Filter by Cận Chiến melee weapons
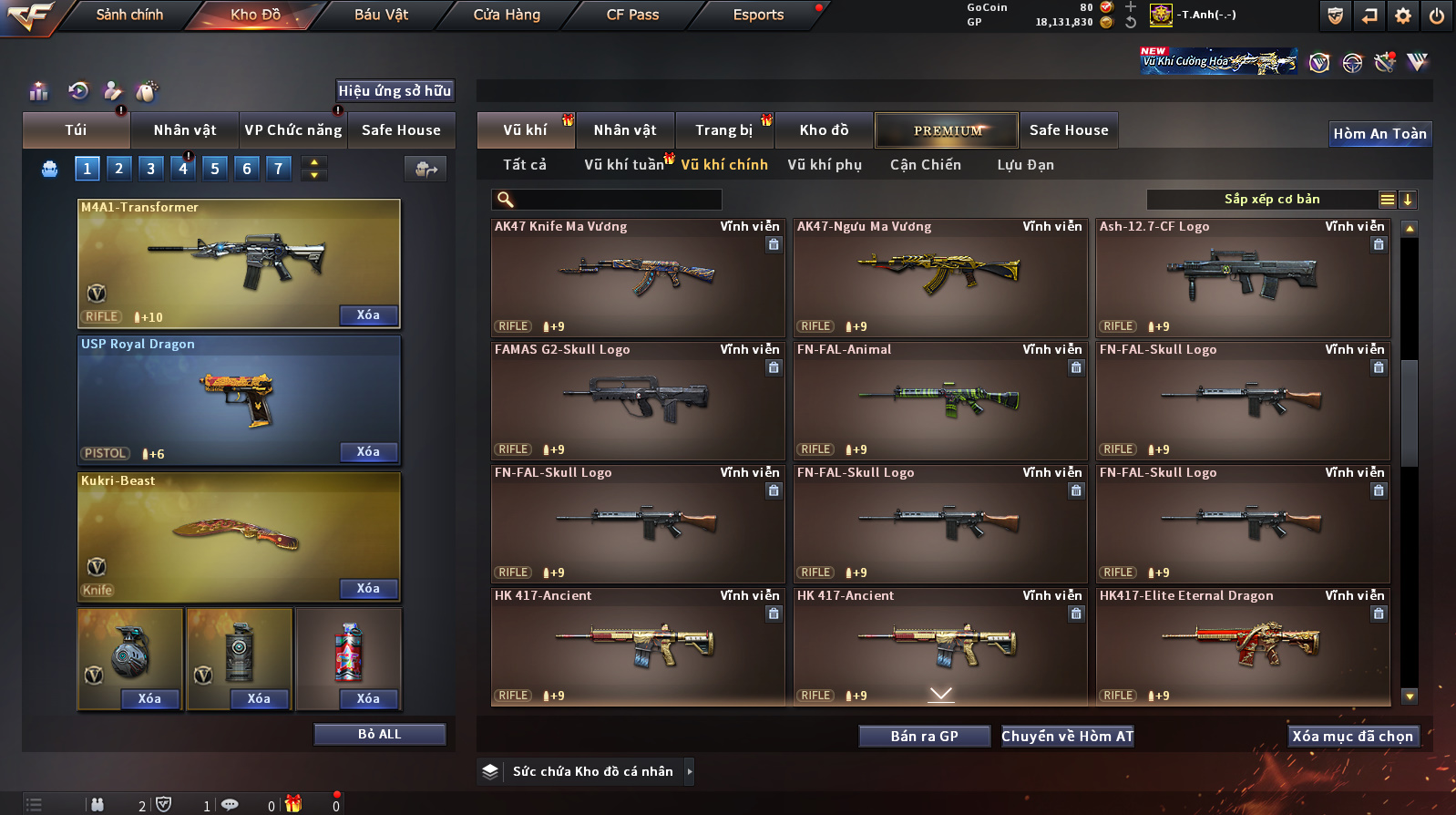This screenshot has height=815, width=1456. click(925, 165)
